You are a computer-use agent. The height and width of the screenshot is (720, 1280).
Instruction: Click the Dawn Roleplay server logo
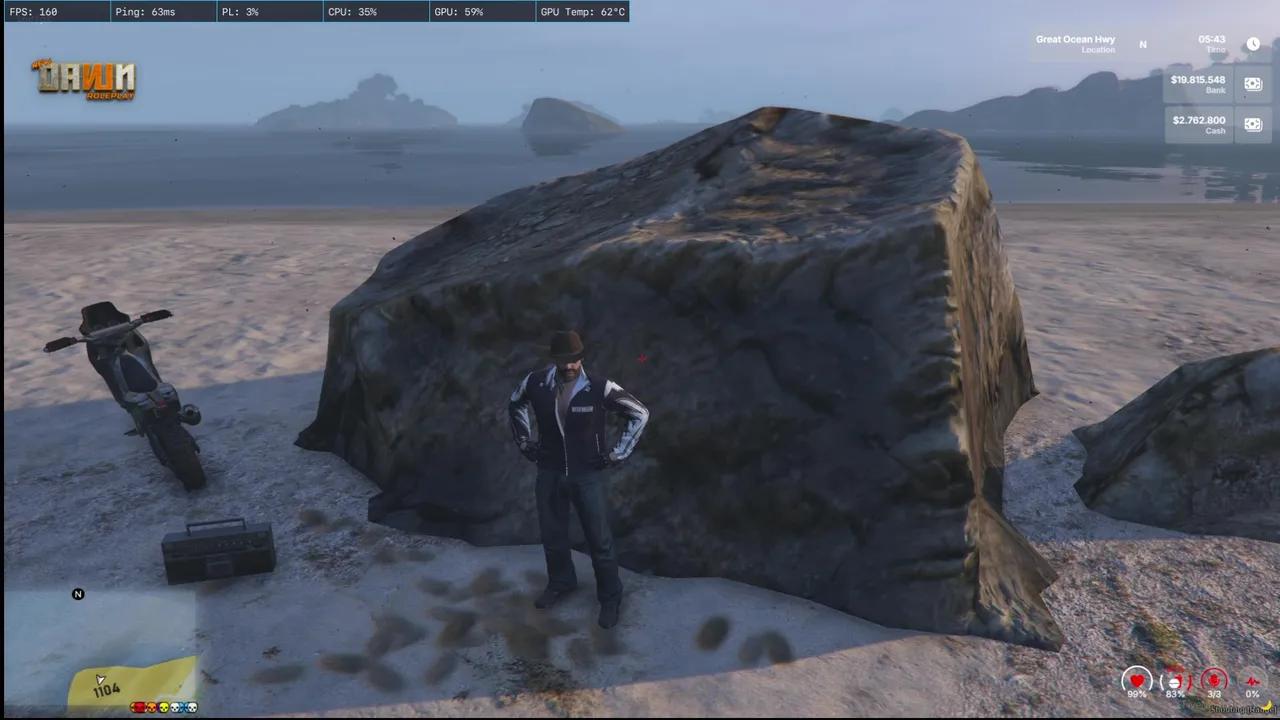[x=83, y=79]
